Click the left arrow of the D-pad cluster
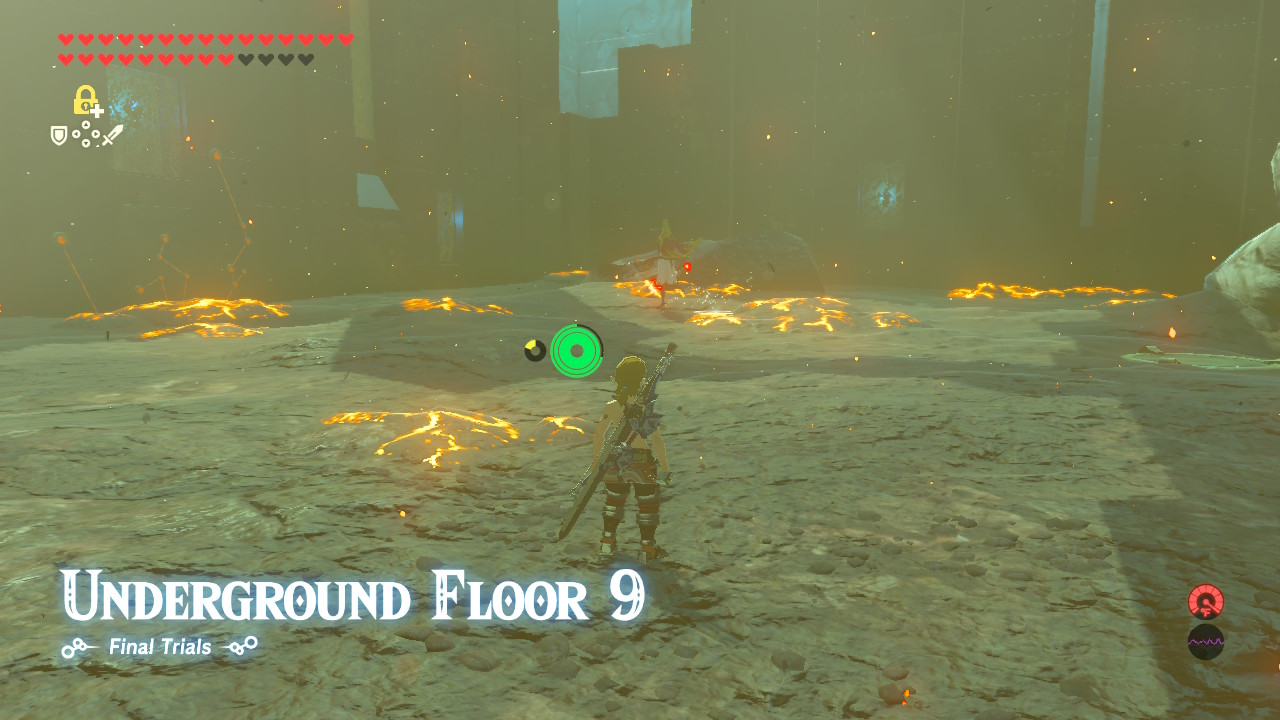The width and height of the screenshot is (1280, 720). pyautogui.click(x=76, y=133)
